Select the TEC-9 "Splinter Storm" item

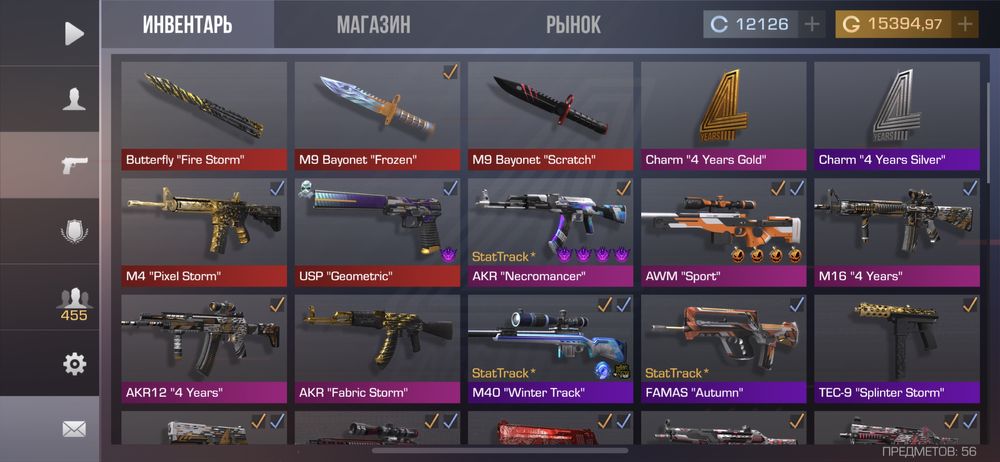[896, 348]
